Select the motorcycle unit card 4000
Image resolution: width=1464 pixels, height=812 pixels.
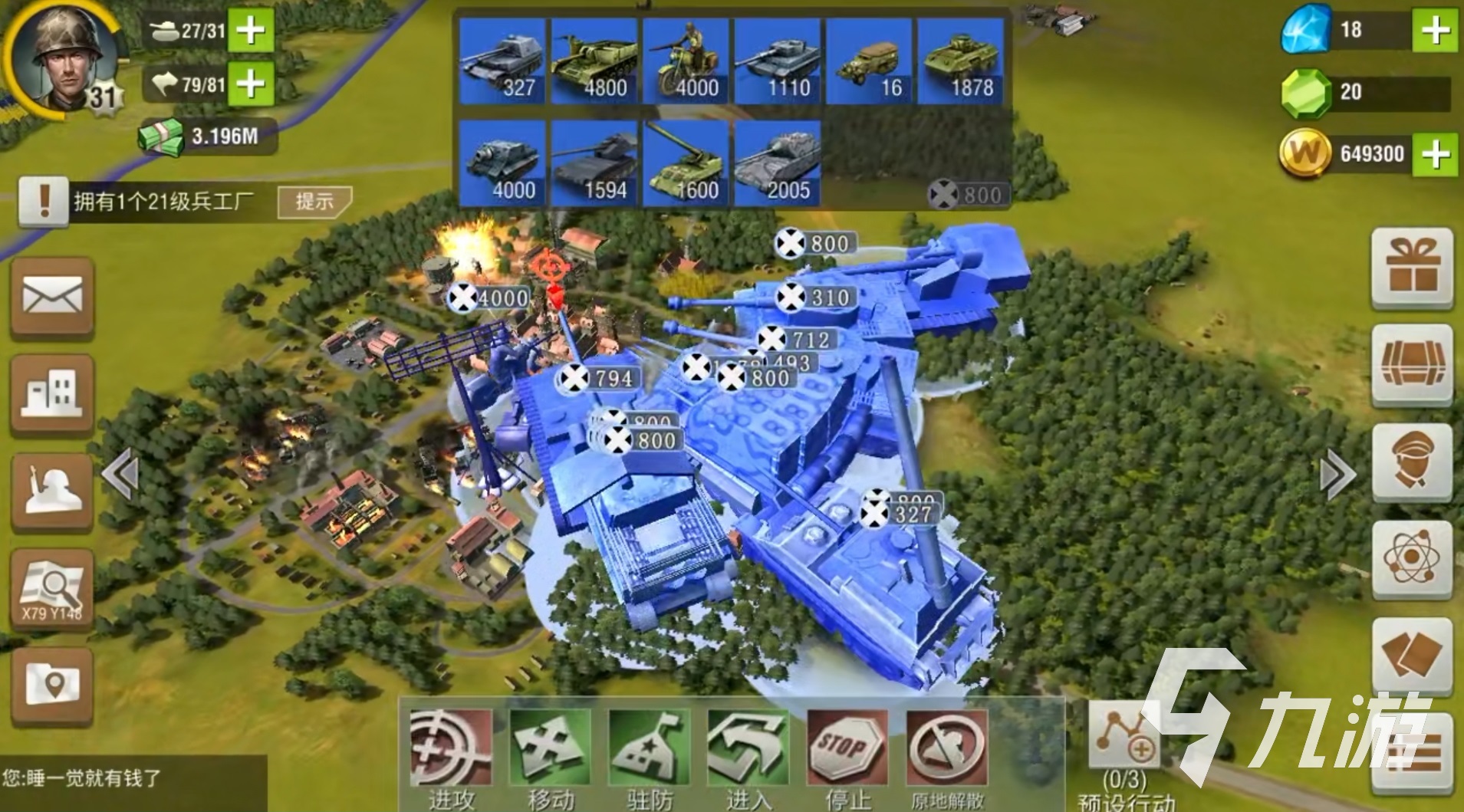tap(686, 61)
